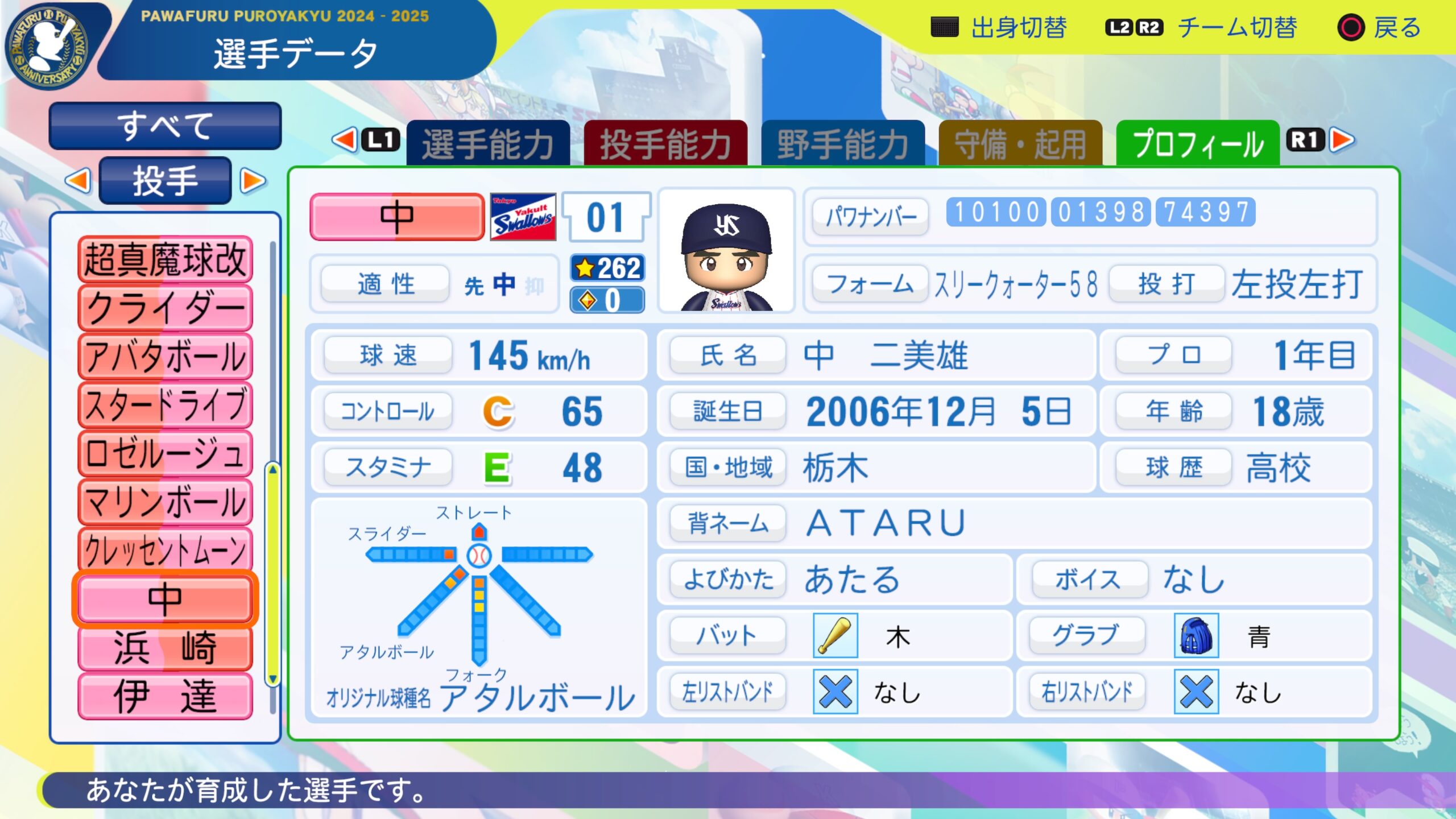
Task: Choose the プロフィール tab
Action: pos(1198,143)
